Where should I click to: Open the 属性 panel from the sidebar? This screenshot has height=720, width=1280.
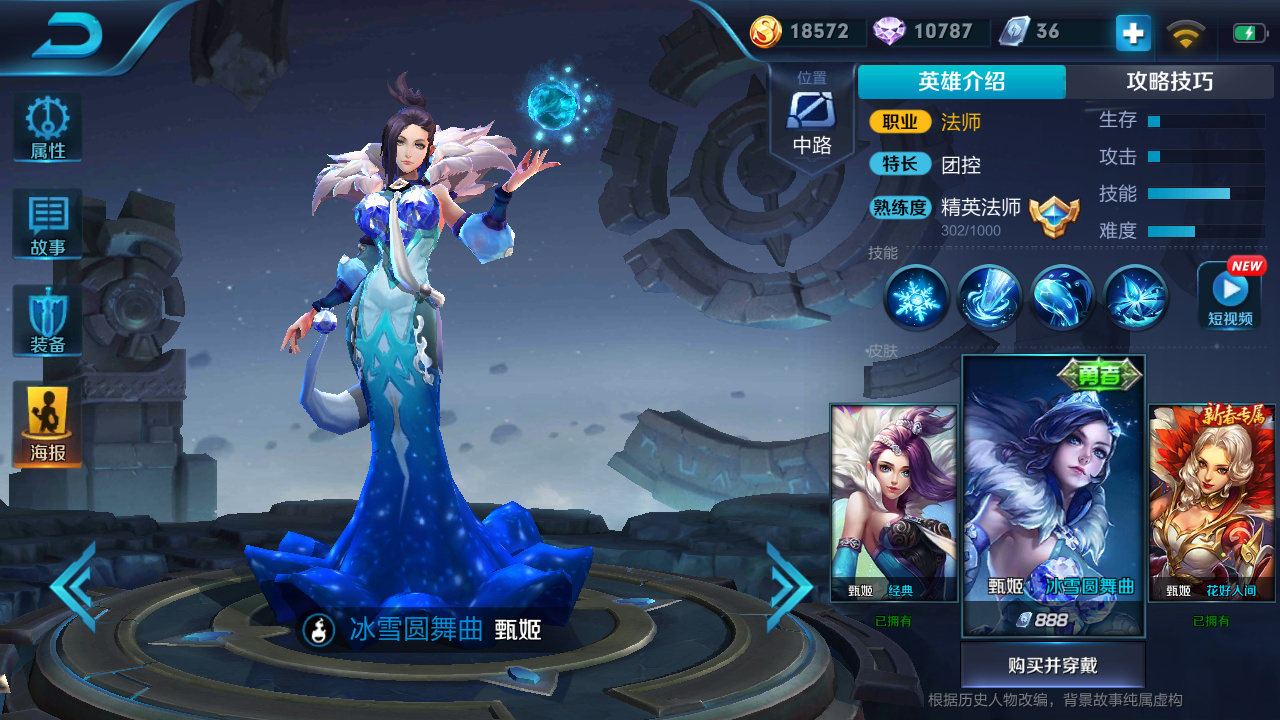pos(46,125)
